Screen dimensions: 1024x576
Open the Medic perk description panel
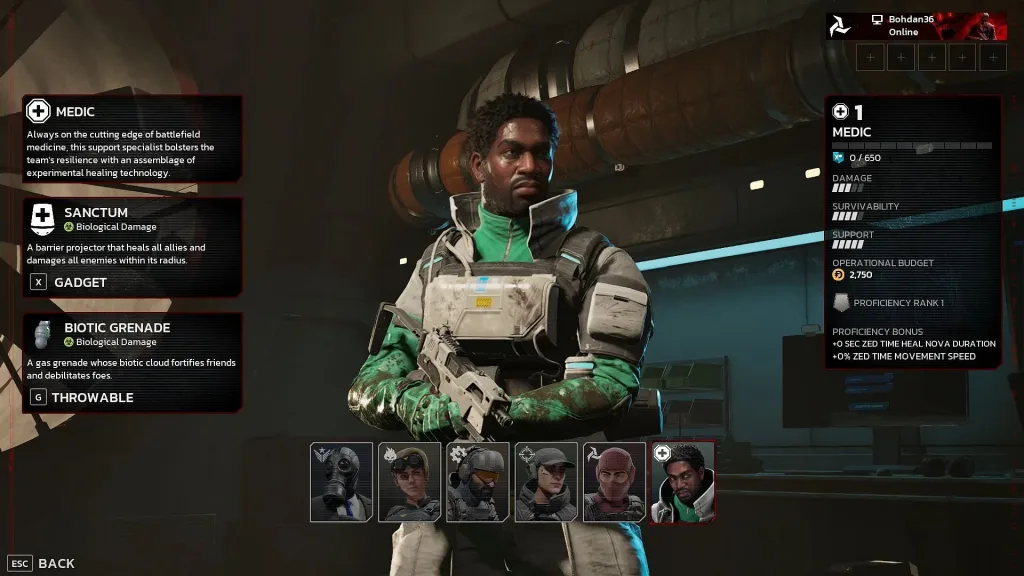[x=132, y=138]
